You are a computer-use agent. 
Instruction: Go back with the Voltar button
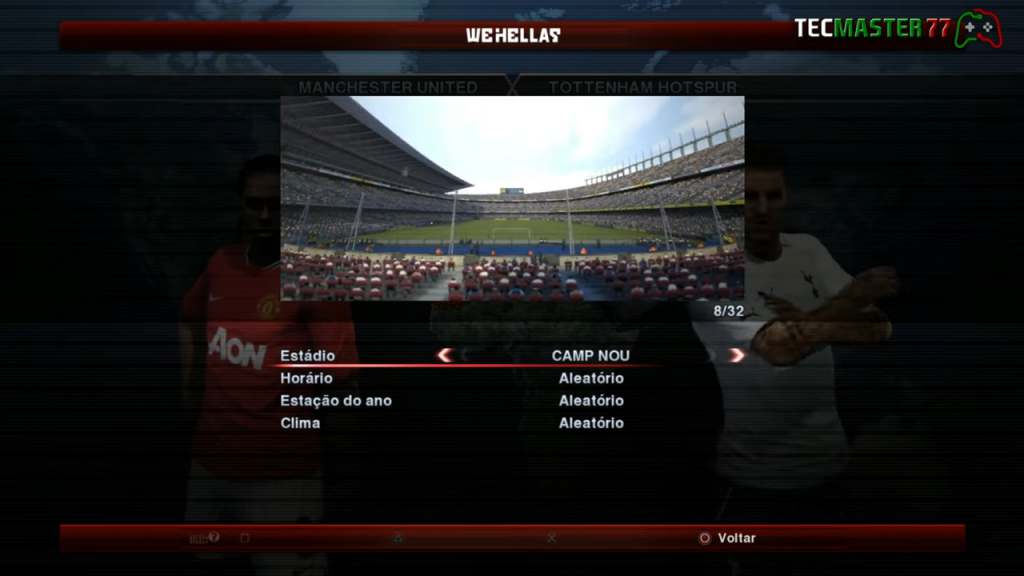(x=727, y=538)
